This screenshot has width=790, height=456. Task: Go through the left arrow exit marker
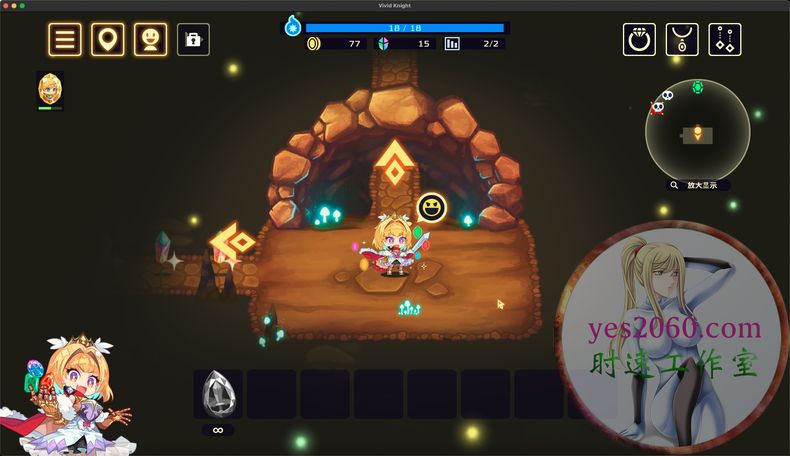click(233, 242)
